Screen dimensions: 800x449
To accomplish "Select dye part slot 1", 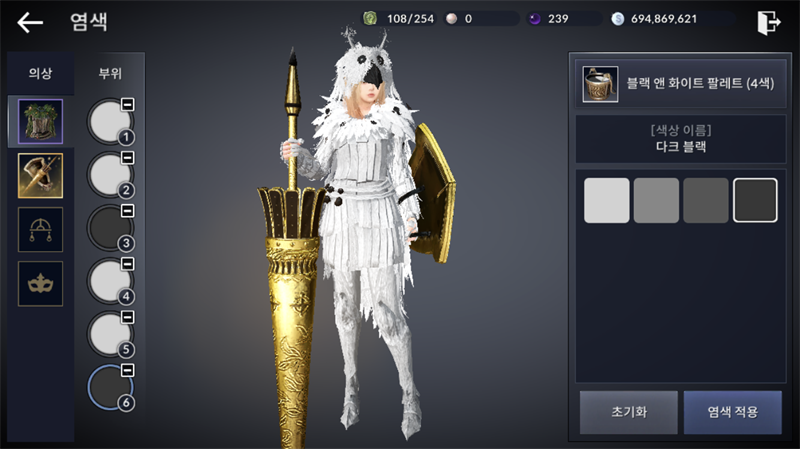I will (110, 121).
